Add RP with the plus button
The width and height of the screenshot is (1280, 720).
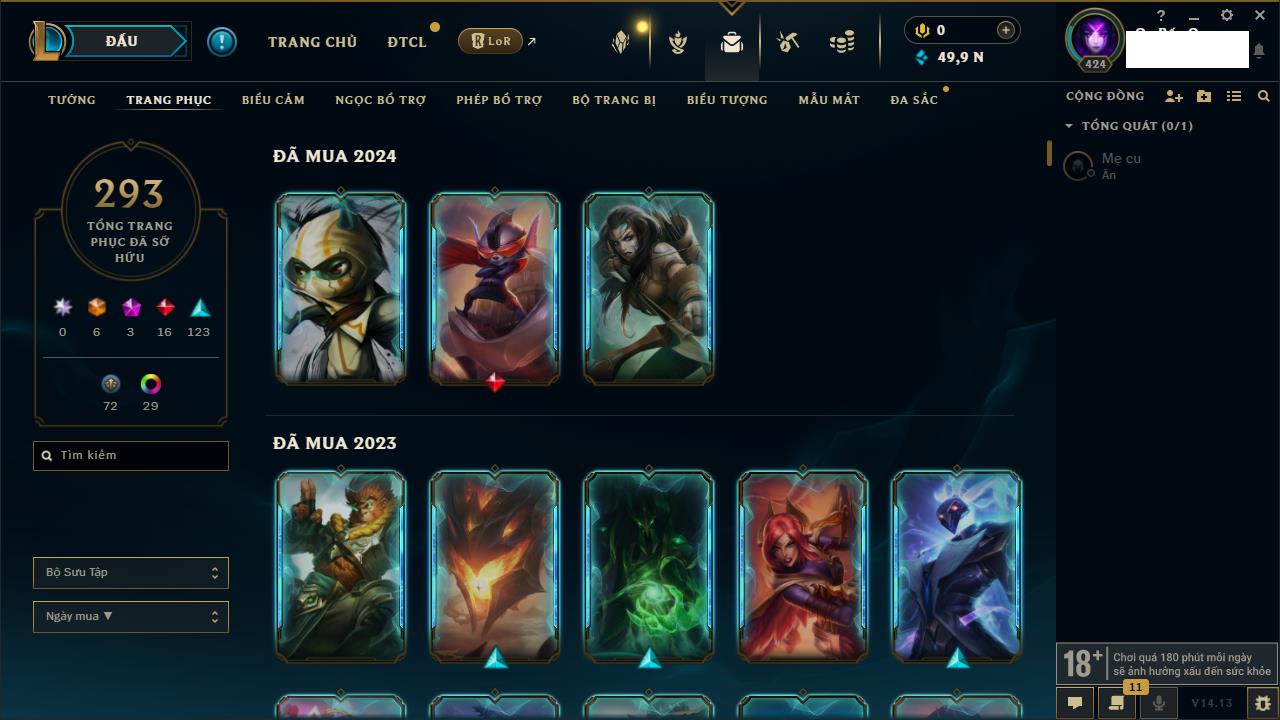pos(1006,30)
